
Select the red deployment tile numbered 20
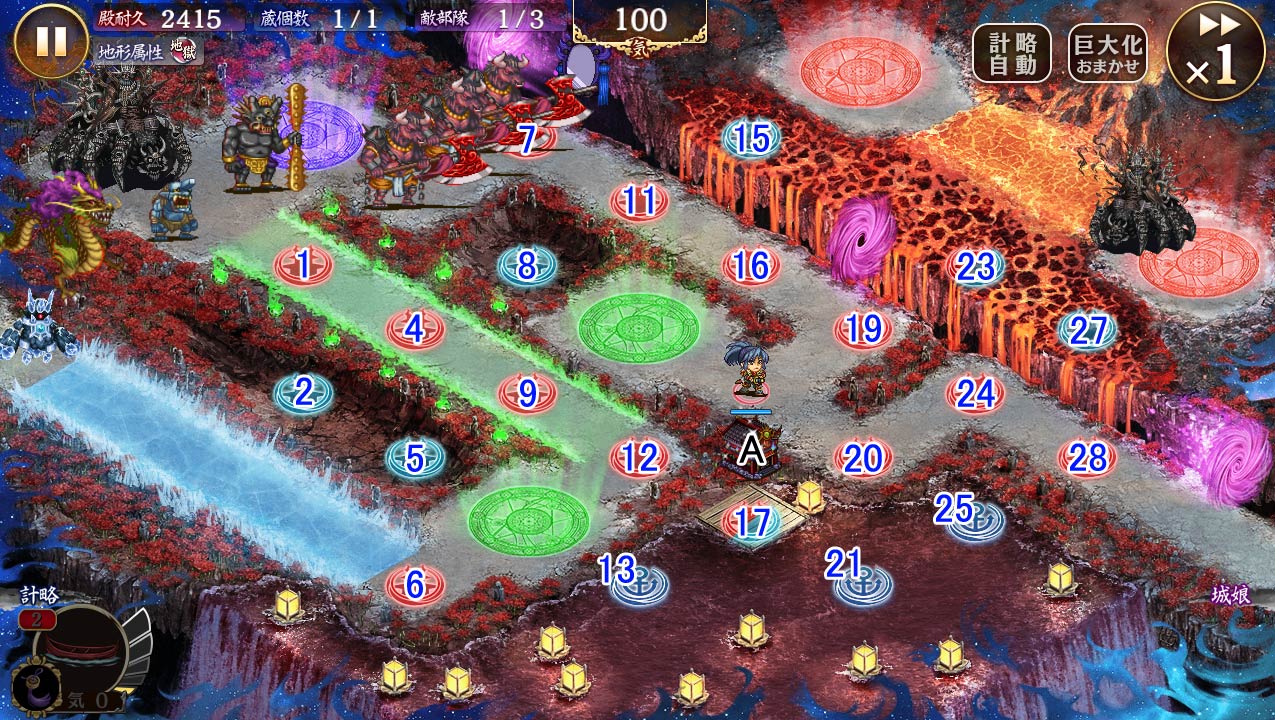coord(863,458)
